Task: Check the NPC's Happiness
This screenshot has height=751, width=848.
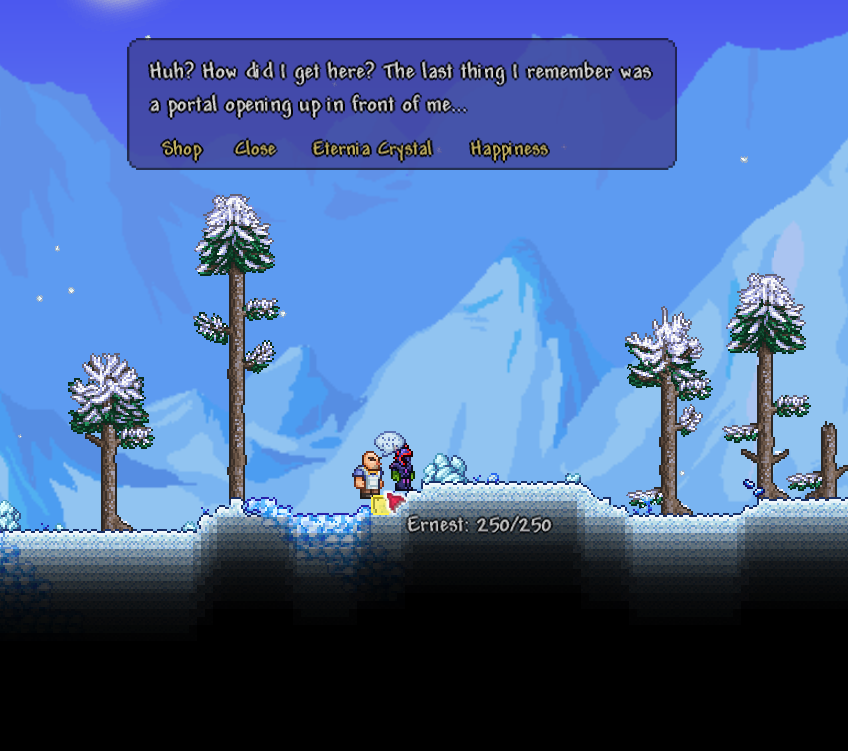Action: click(509, 149)
